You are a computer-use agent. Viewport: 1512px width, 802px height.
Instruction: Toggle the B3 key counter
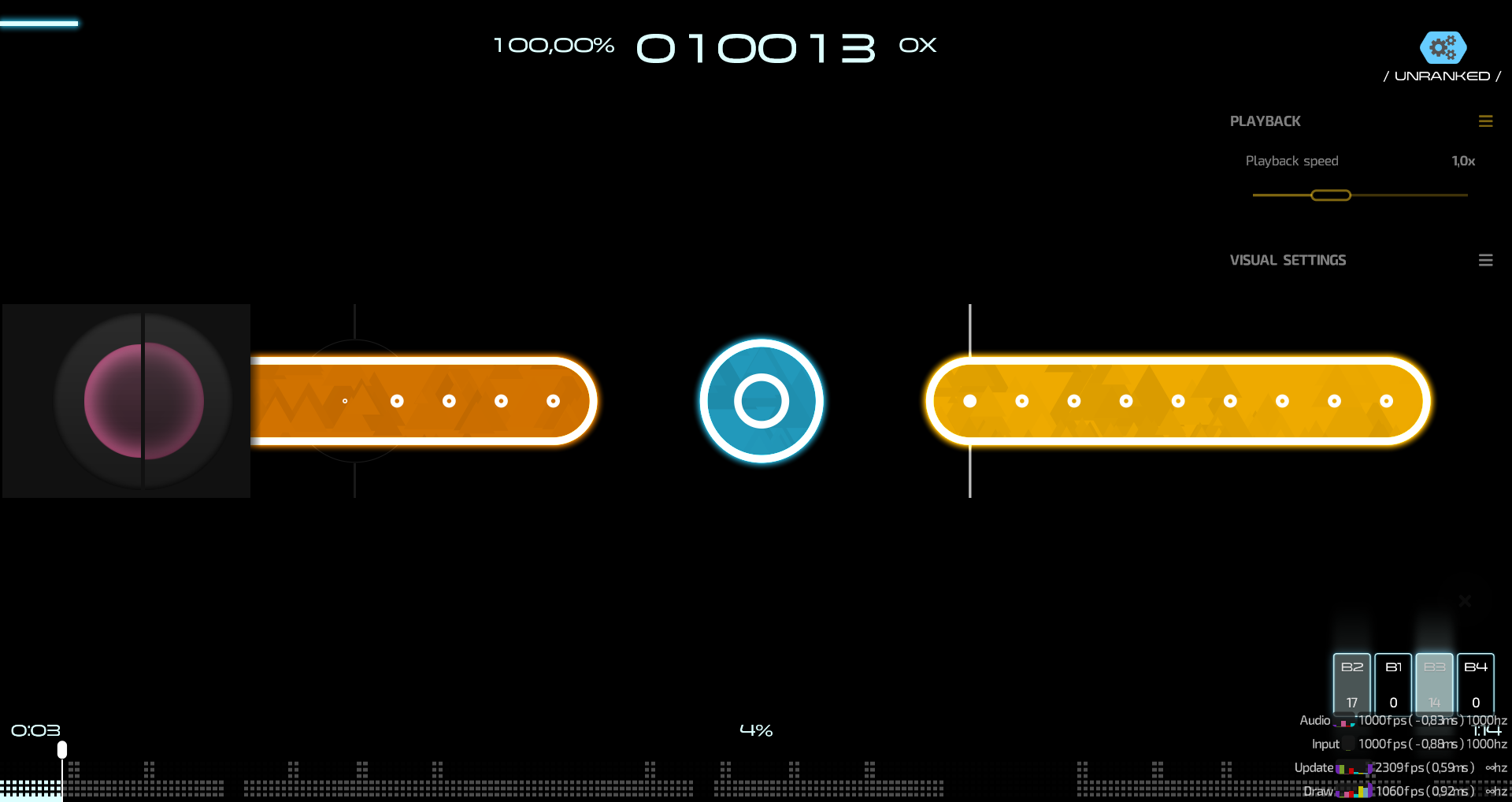click(x=1434, y=685)
